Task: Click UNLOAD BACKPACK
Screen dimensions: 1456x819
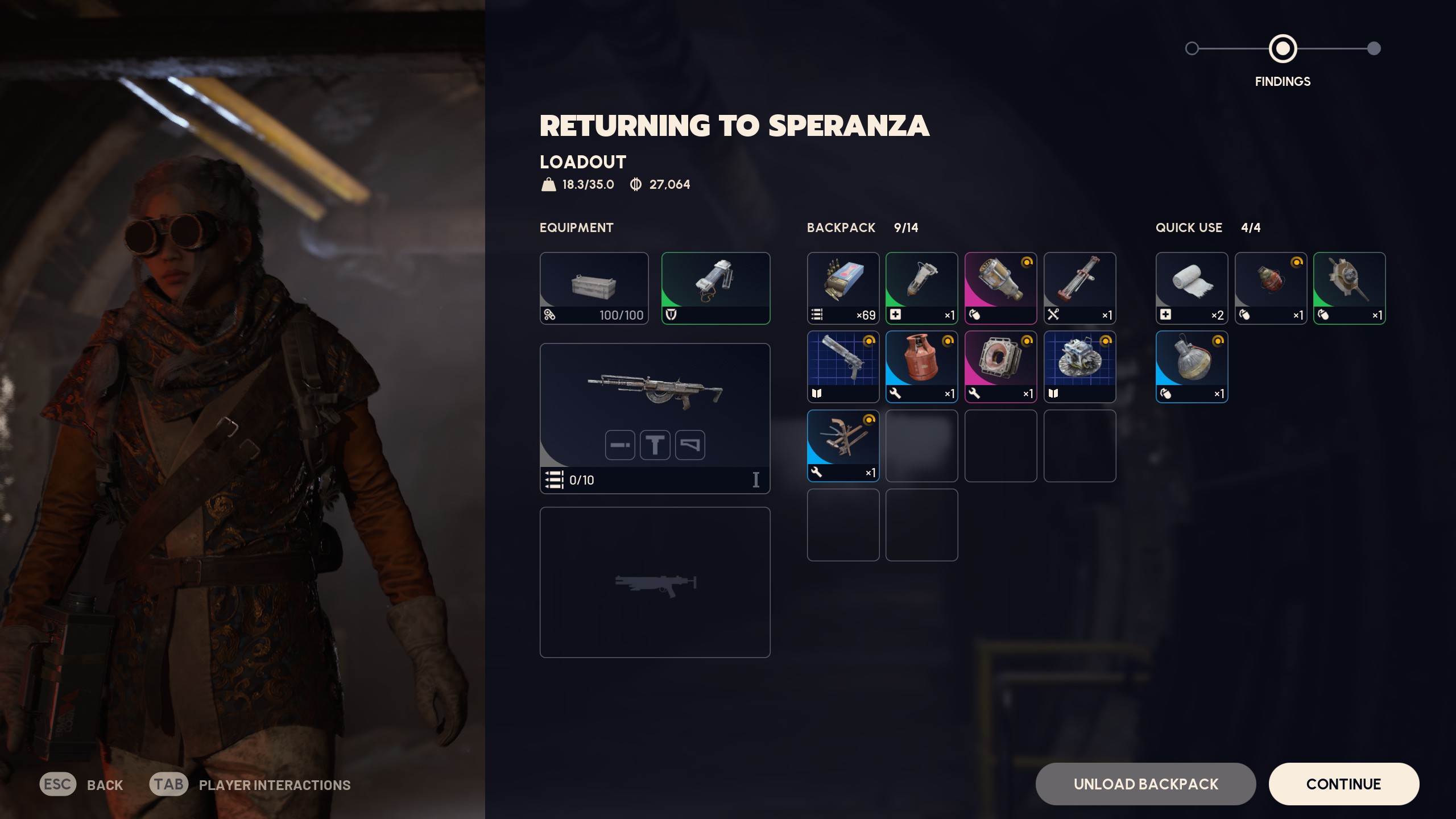Action: [x=1145, y=784]
